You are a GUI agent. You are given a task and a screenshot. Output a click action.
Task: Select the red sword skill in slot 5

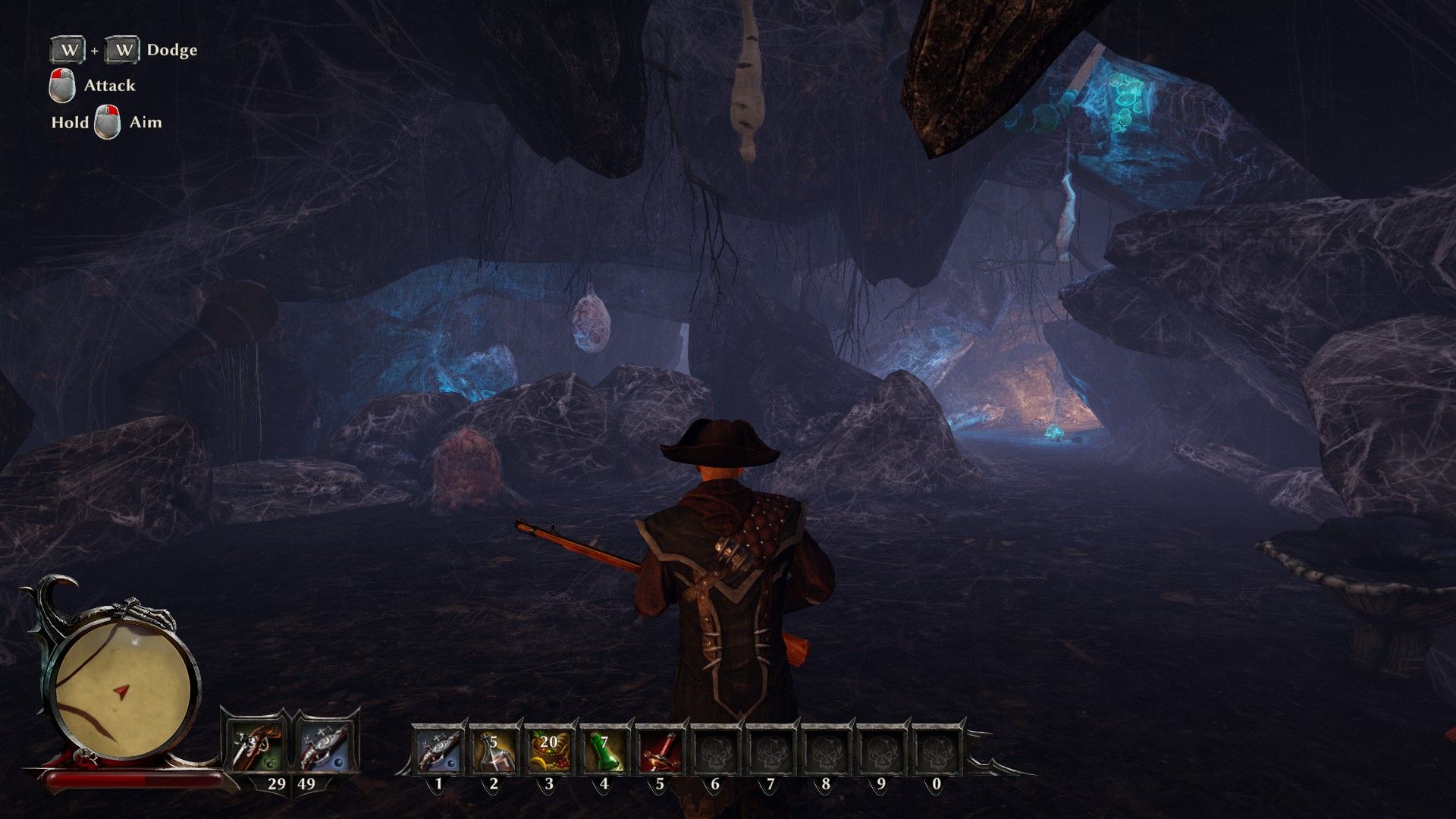(659, 750)
